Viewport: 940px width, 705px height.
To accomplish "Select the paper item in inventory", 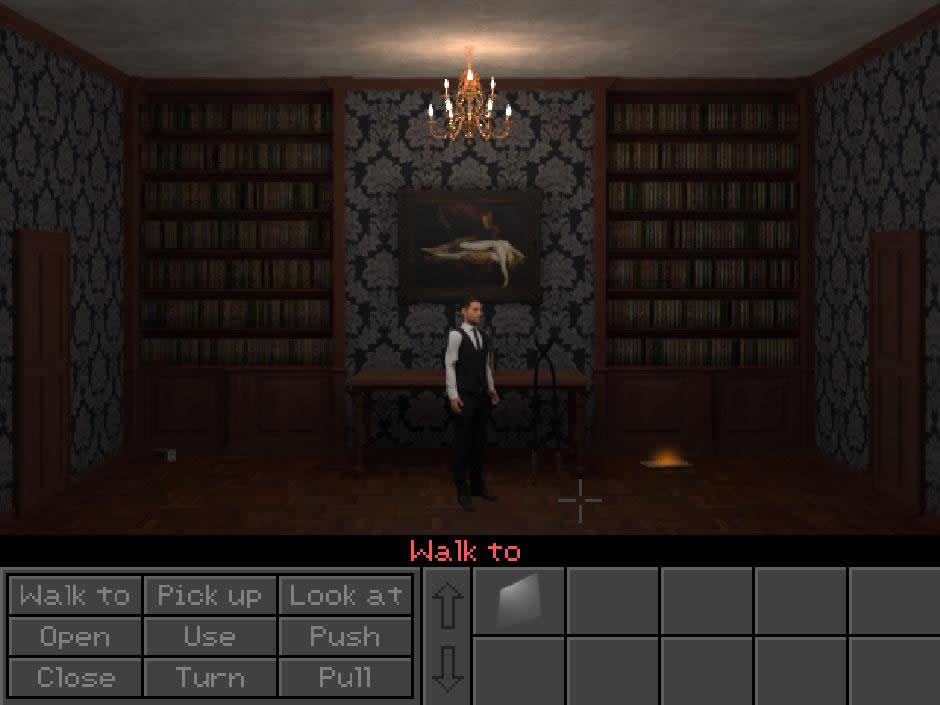I will tap(518, 600).
